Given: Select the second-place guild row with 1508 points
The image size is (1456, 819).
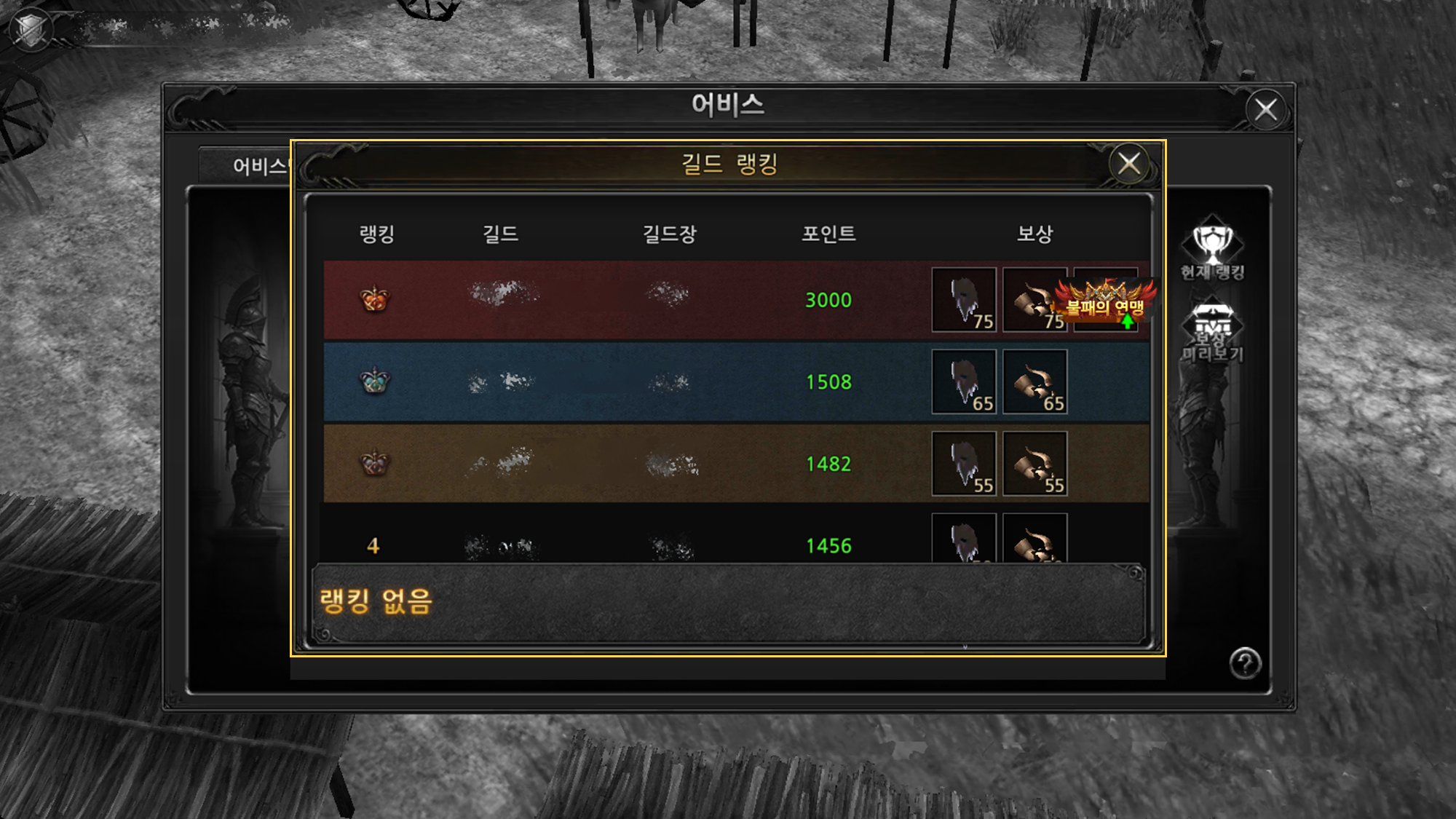Looking at the screenshot, I should pyautogui.click(x=626, y=382).
